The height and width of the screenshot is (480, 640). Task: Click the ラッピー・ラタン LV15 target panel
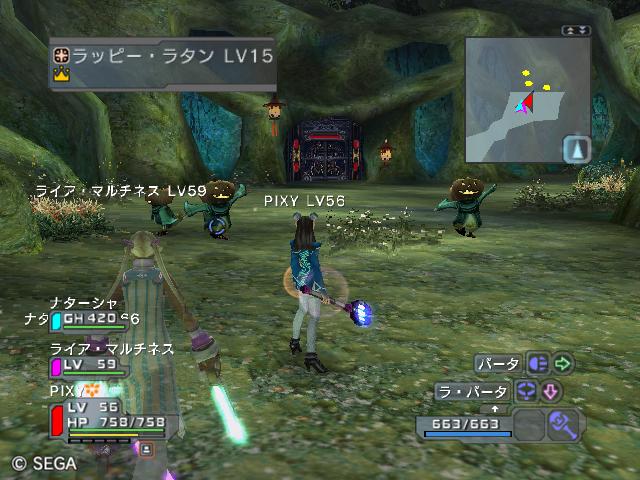[x=162, y=63]
